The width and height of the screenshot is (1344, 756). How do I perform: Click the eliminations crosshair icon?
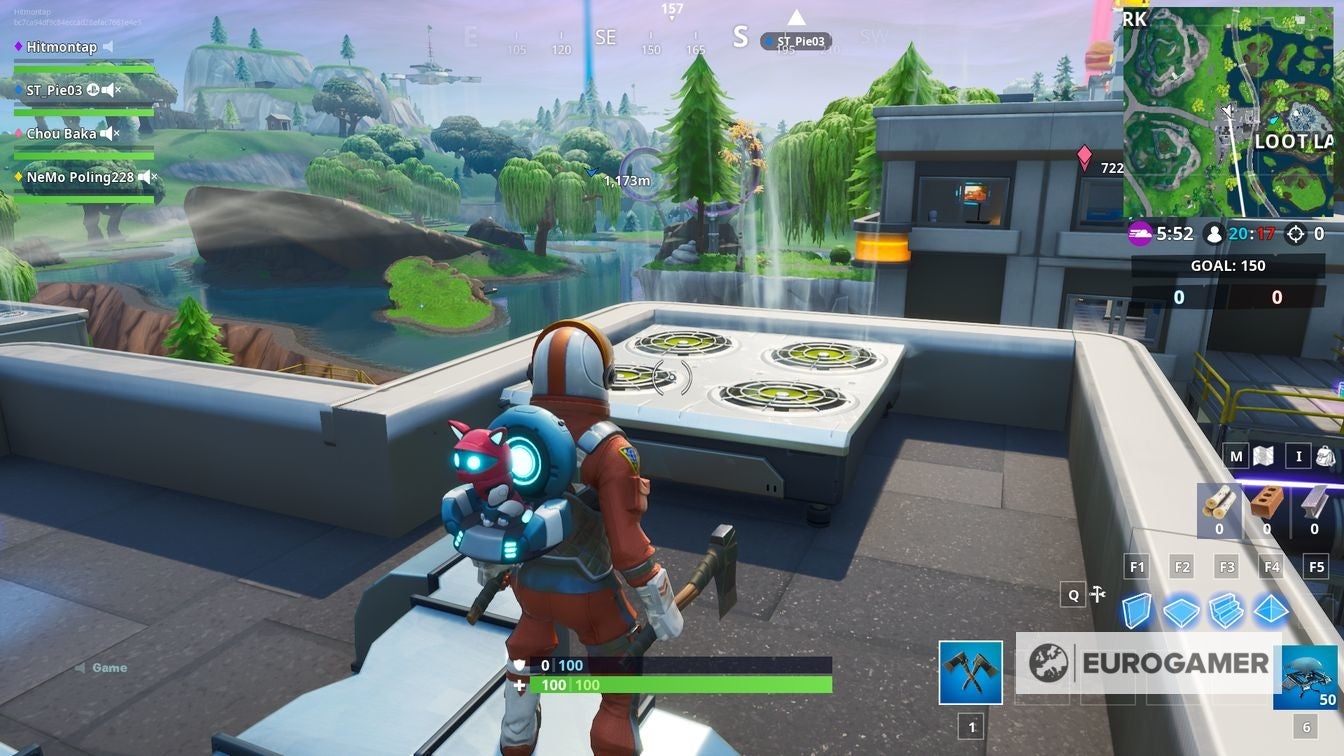pyautogui.click(x=1296, y=233)
